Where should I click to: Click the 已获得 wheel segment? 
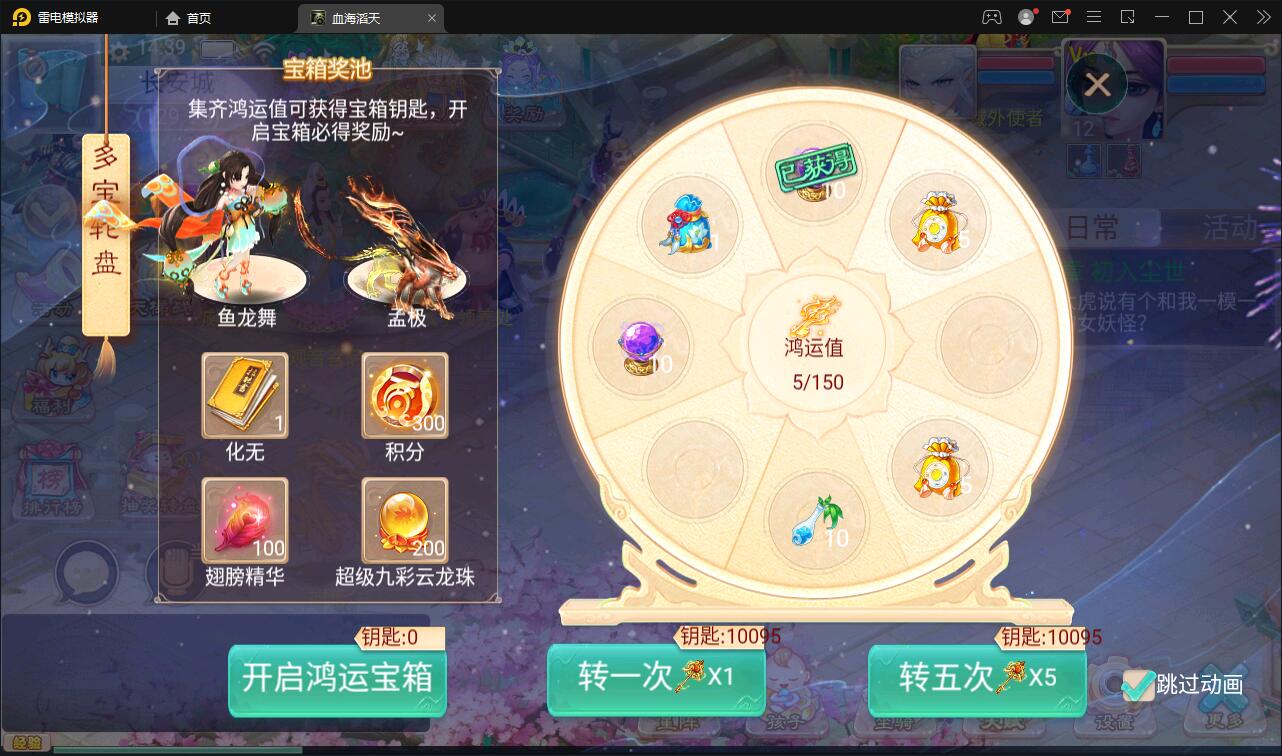pyautogui.click(x=815, y=170)
